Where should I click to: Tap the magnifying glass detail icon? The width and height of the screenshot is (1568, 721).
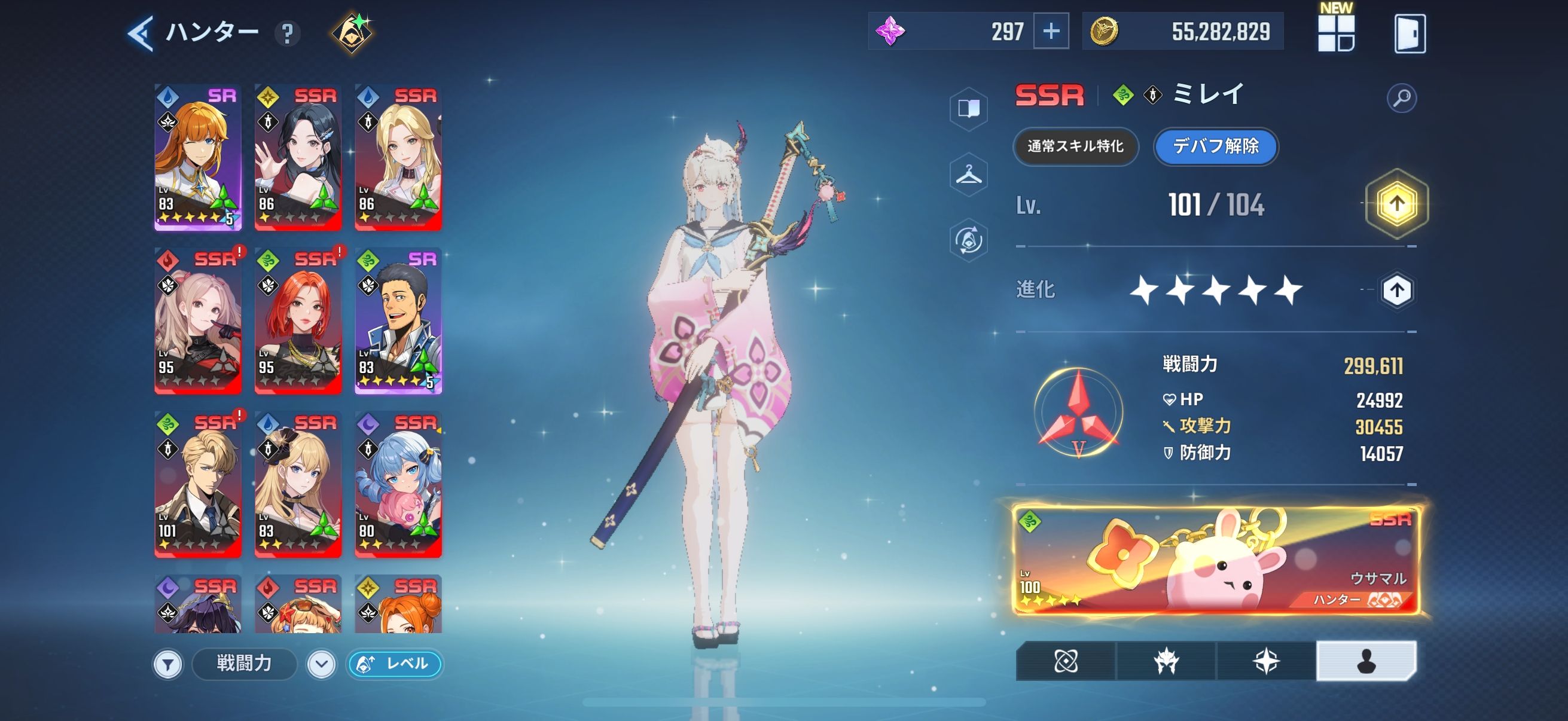(1401, 98)
